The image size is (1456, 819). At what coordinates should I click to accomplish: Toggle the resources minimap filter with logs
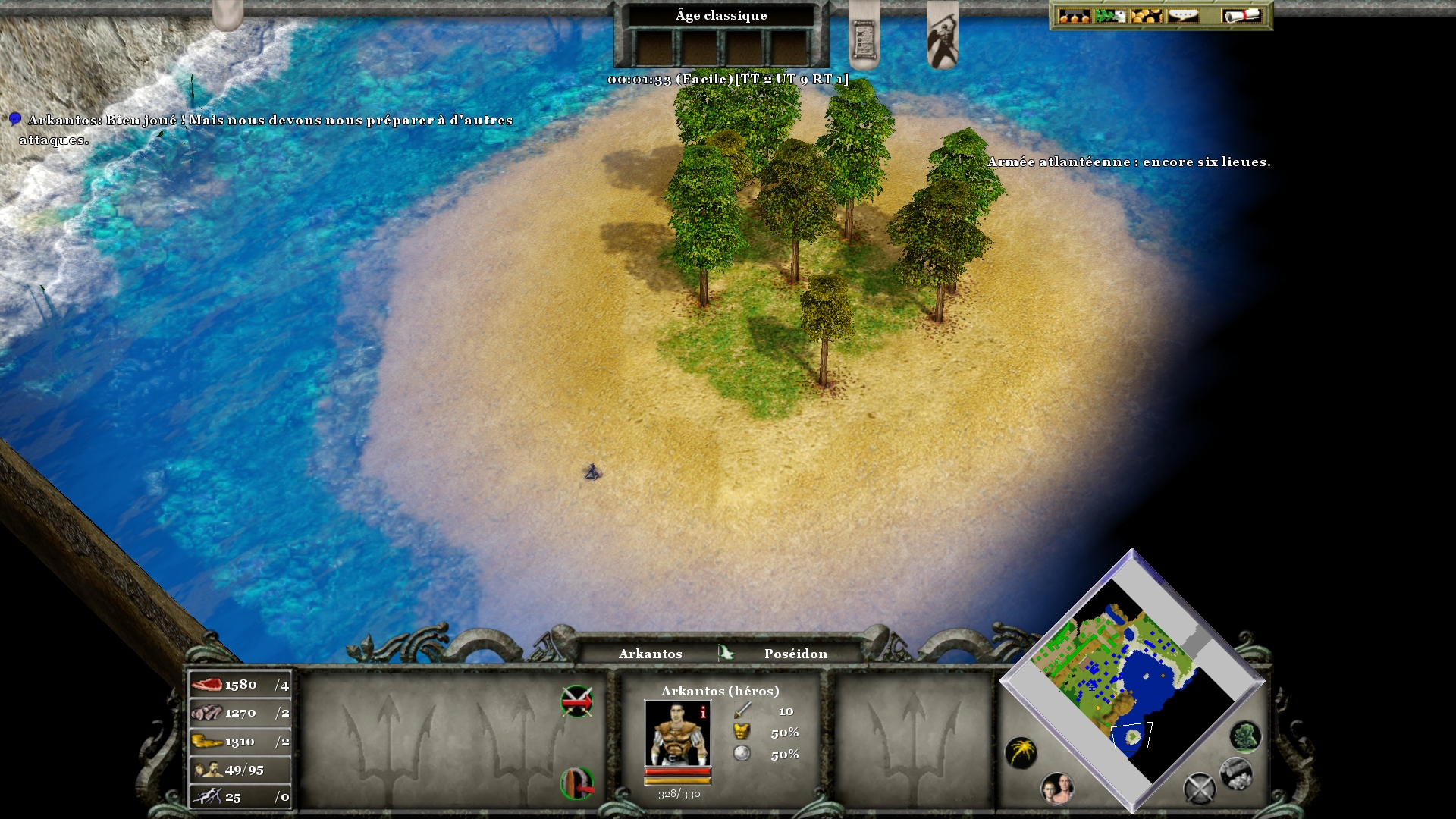pos(1235,773)
